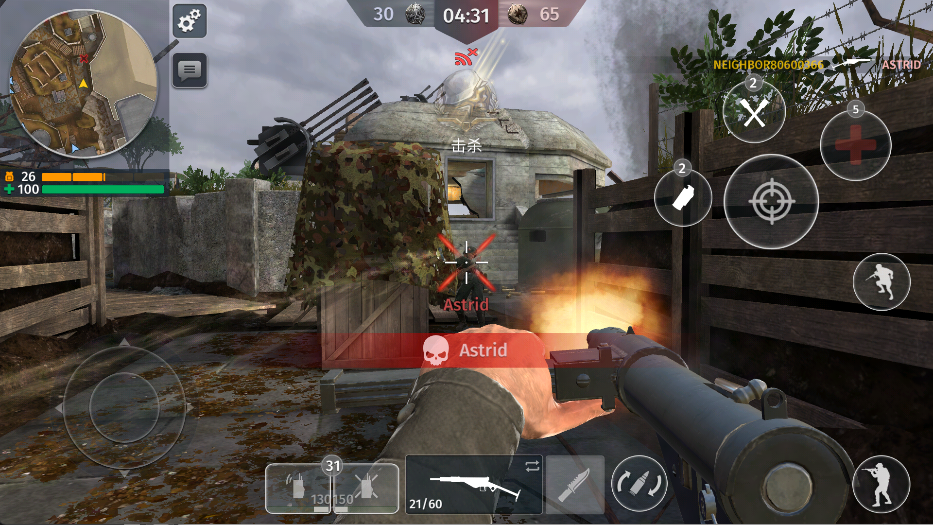Image resolution: width=933 pixels, height=525 pixels.
Task: Use the white canister grenade button
Action: 683,197
